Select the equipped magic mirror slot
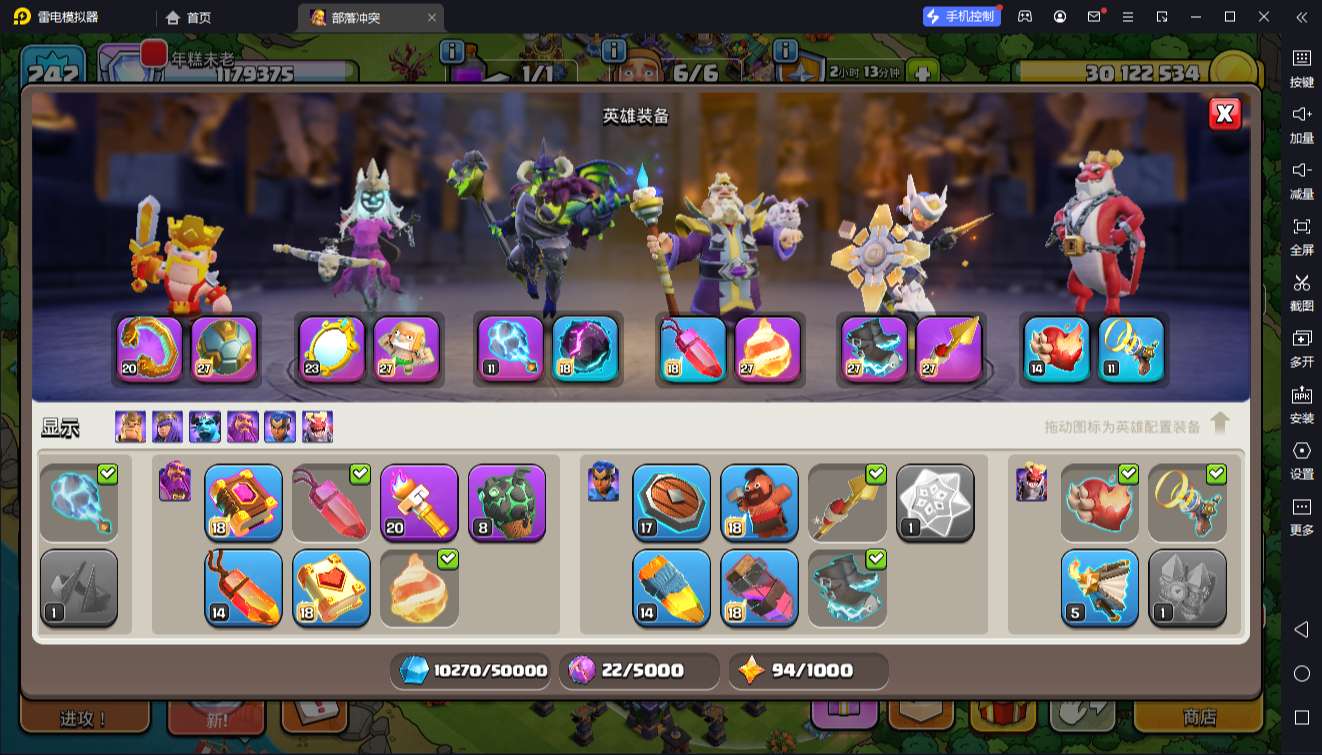This screenshot has width=1322, height=755. pyautogui.click(x=333, y=349)
